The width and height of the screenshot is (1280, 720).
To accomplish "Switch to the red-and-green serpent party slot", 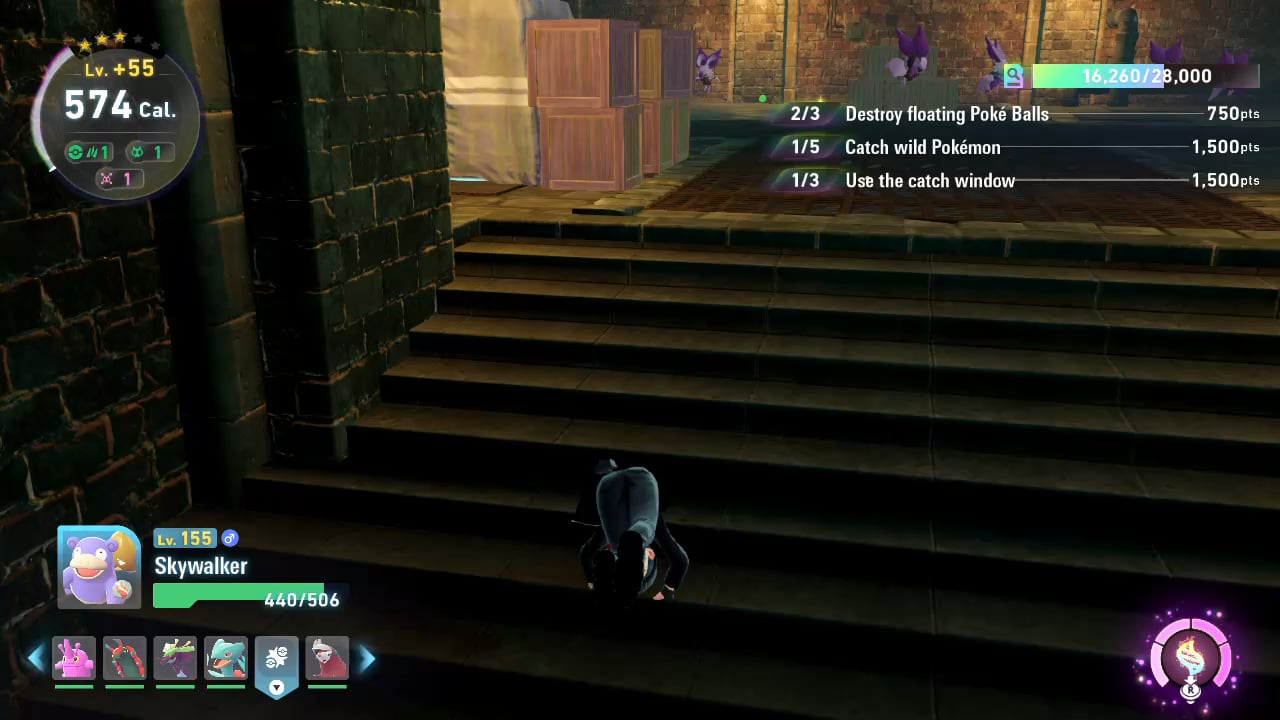I will click(125, 659).
